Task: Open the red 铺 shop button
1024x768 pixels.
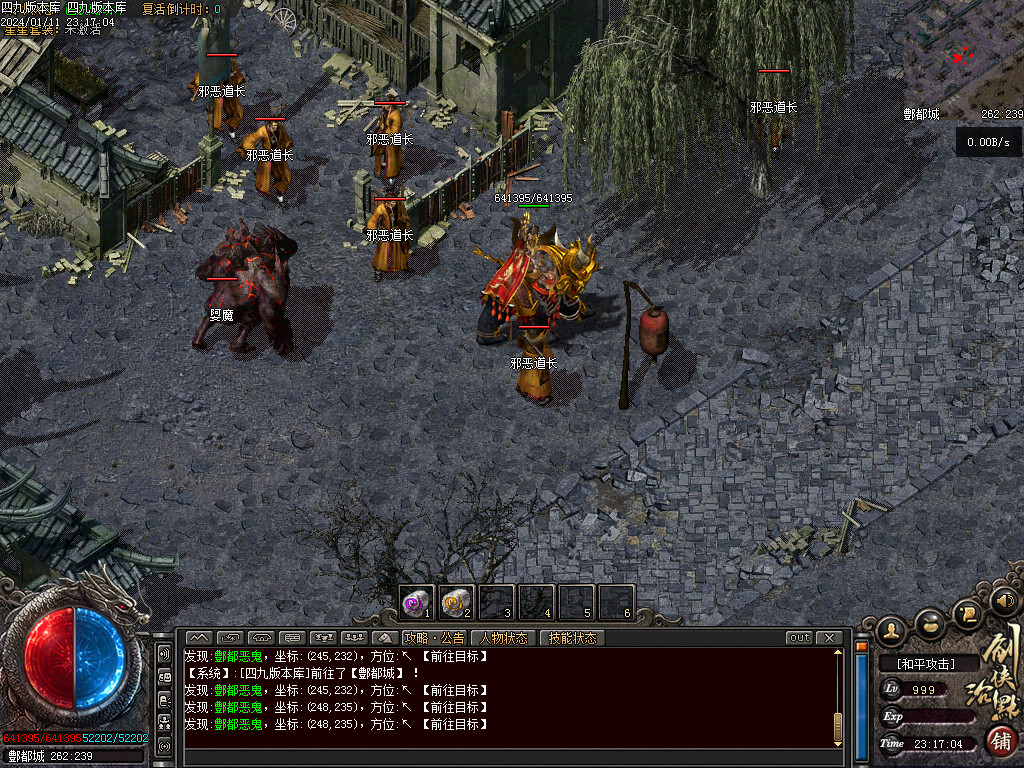Action: click(x=1000, y=741)
